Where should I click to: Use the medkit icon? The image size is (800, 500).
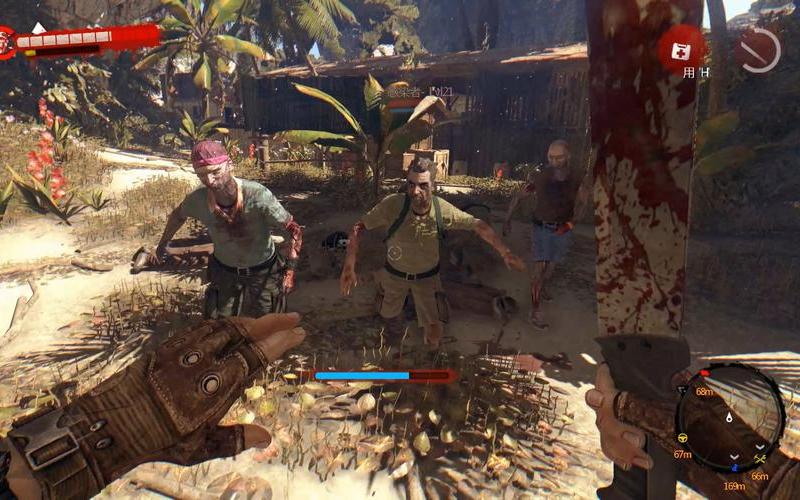pos(681,47)
